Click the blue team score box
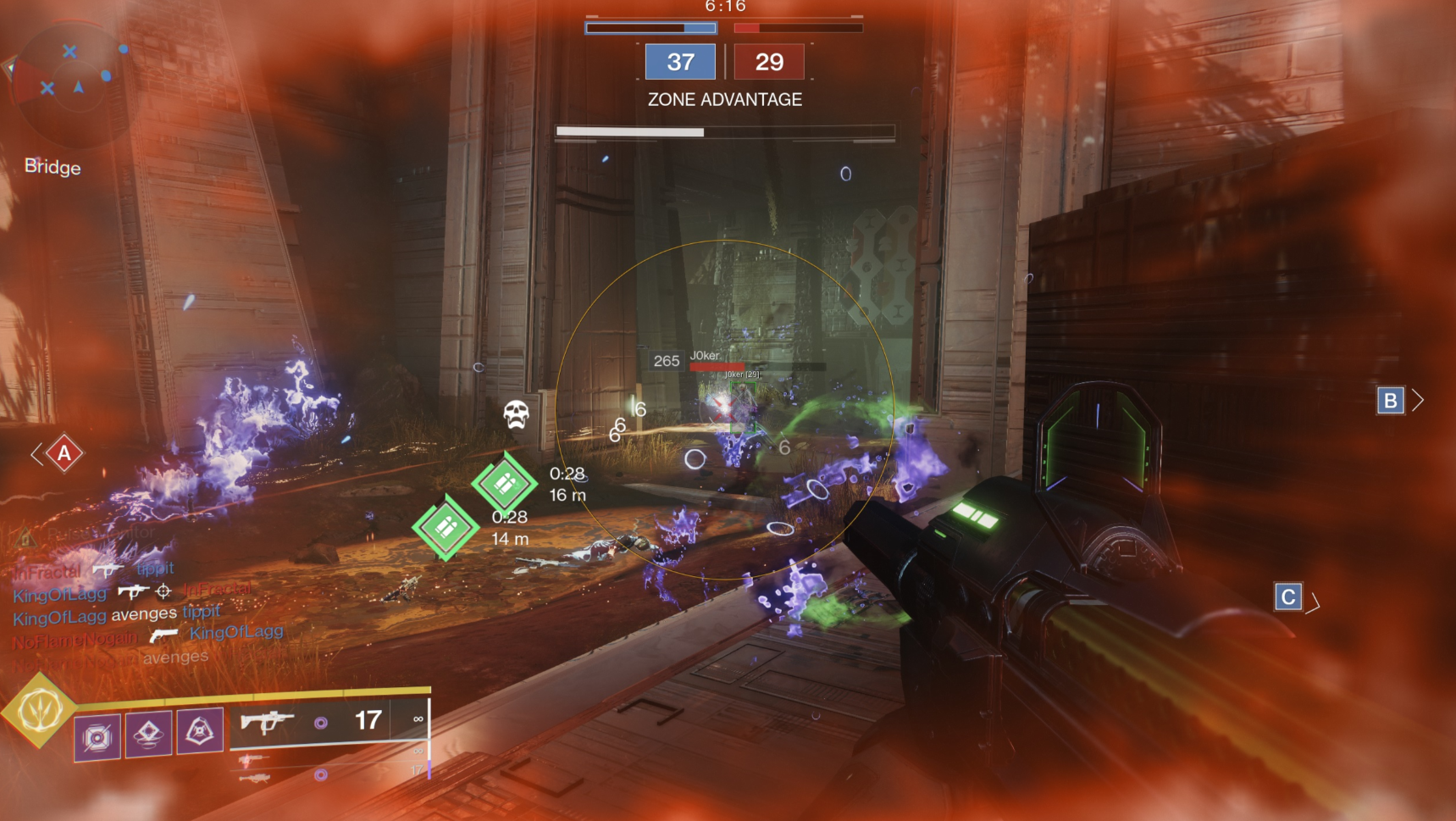The width and height of the screenshot is (1456, 821). (x=680, y=62)
